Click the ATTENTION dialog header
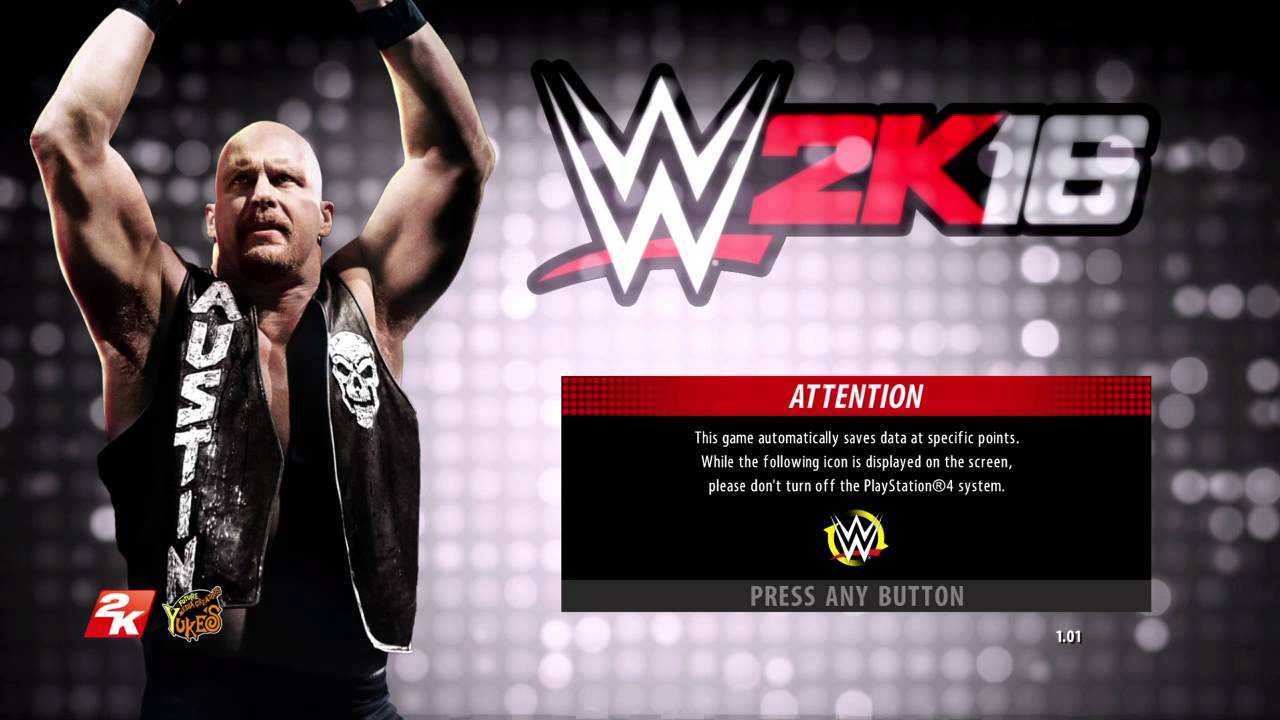Image resolution: width=1280 pixels, height=720 pixels. (855, 396)
